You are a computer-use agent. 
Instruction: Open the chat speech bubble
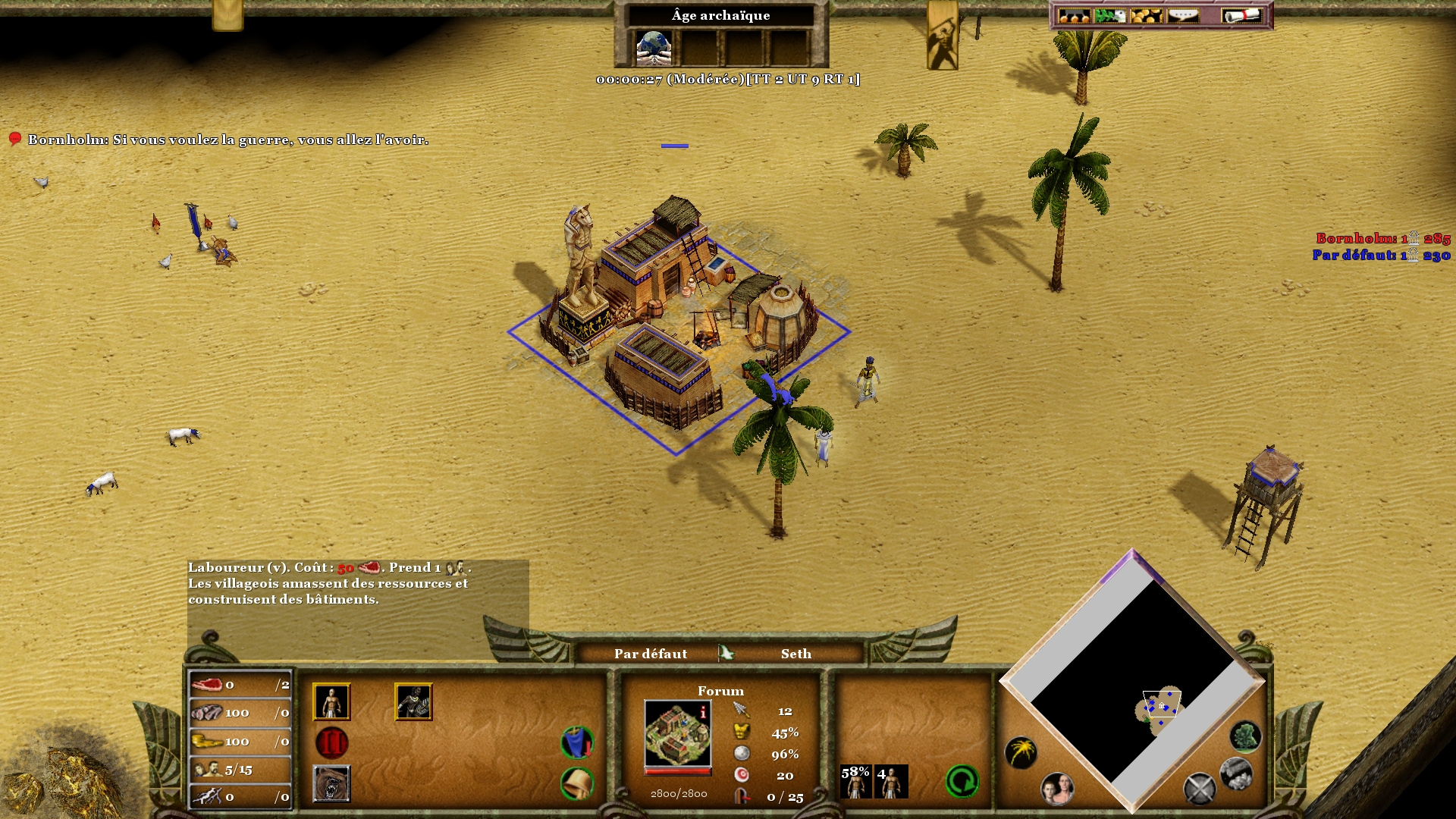point(1183,16)
